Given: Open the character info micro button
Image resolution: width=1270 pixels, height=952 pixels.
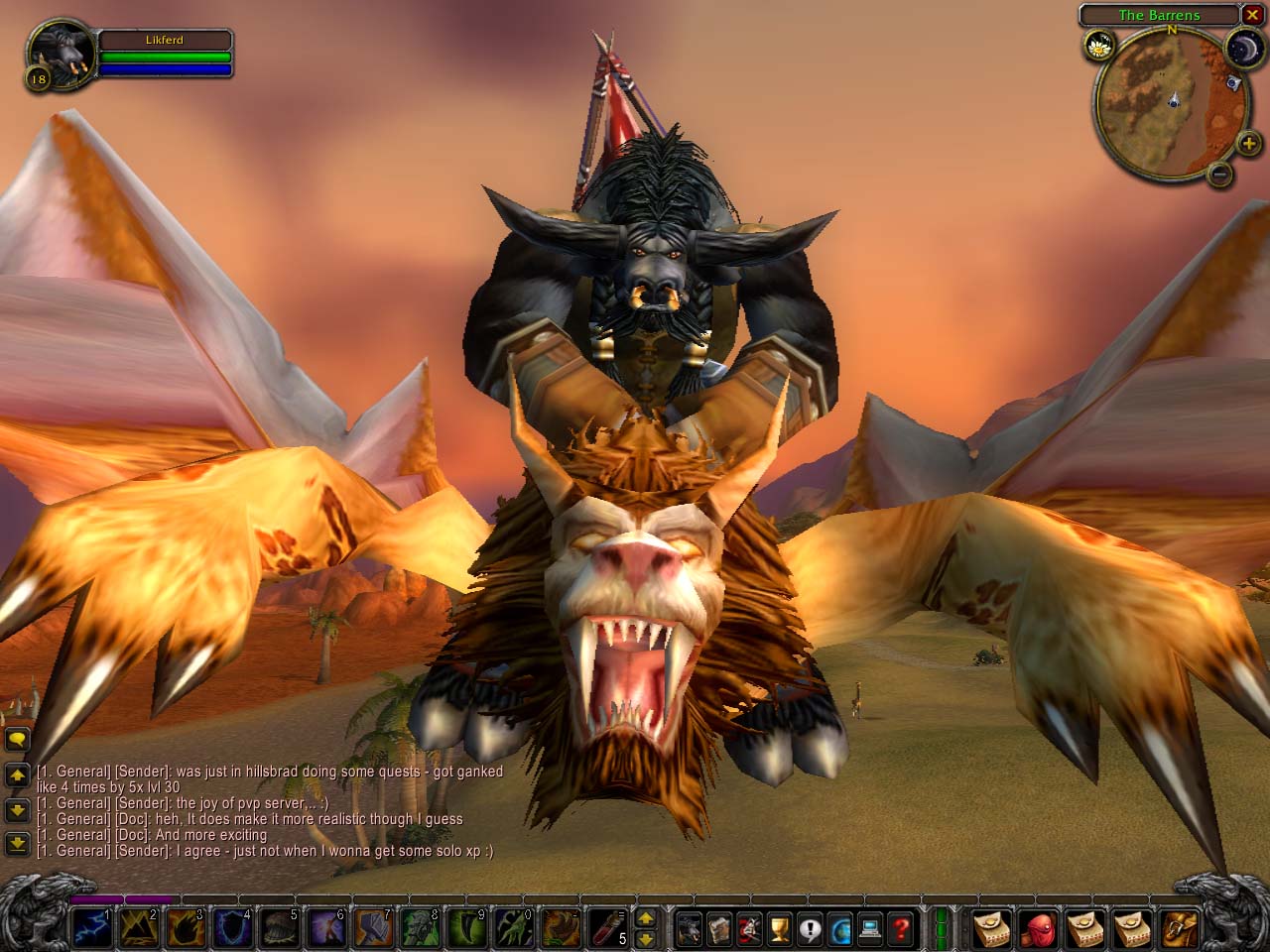Looking at the screenshot, I should (690, 929).
